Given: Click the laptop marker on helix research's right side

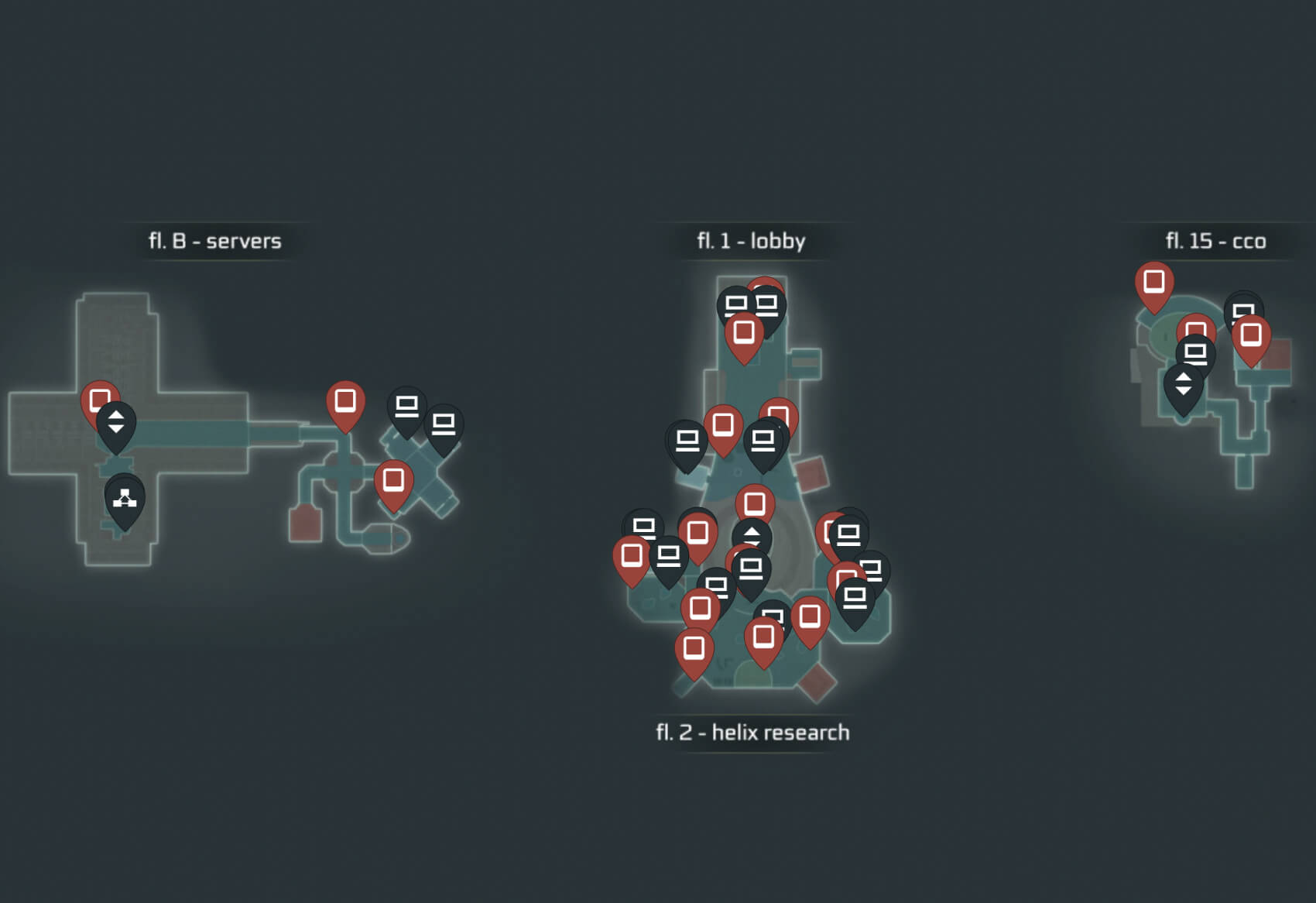Looking at the screenshot, I should tap(849, 534).
